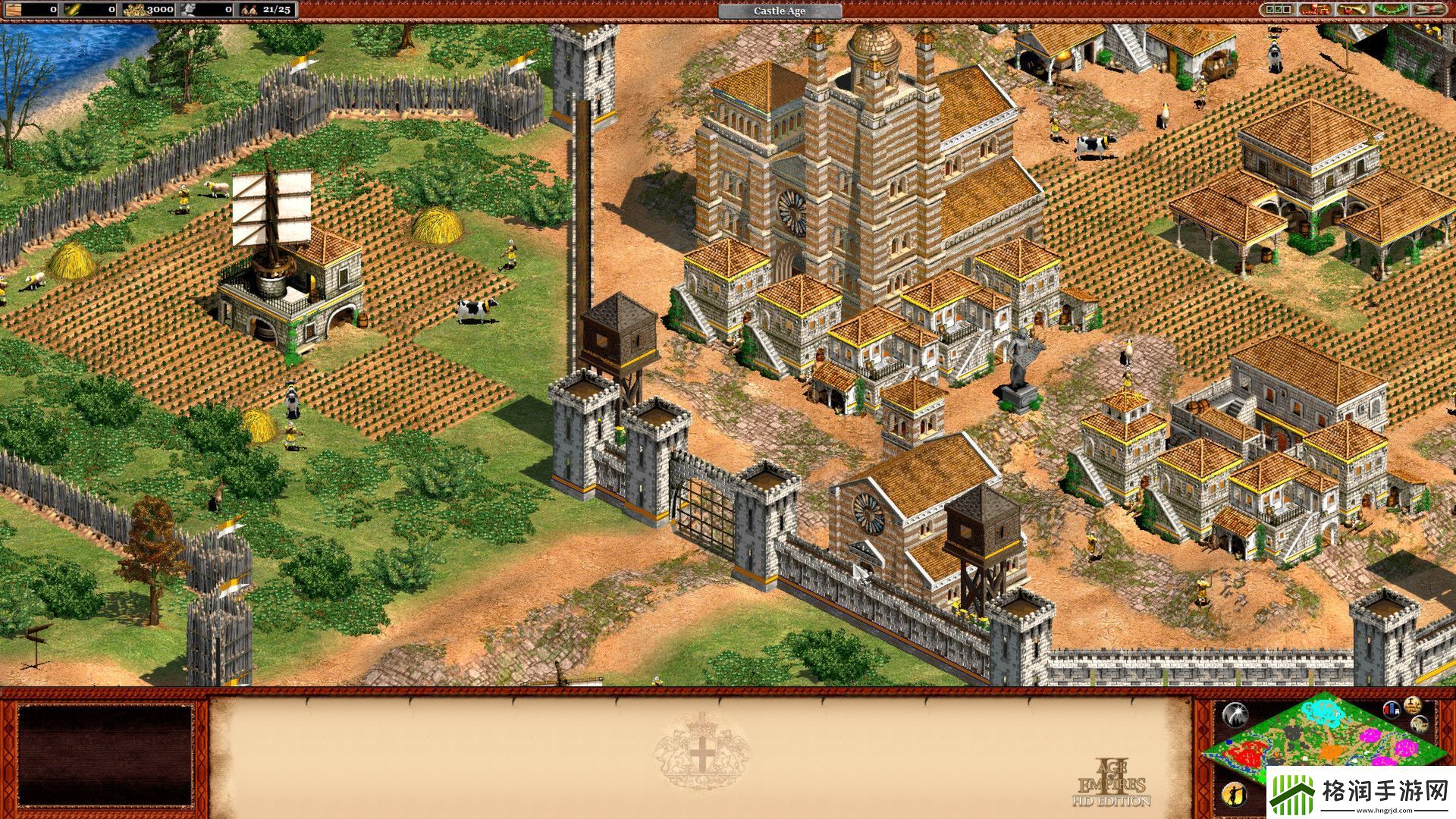Toggle the statistics banner button beside minimap
Viewport: 1456px width, 819px height.
pos(1392,710)
